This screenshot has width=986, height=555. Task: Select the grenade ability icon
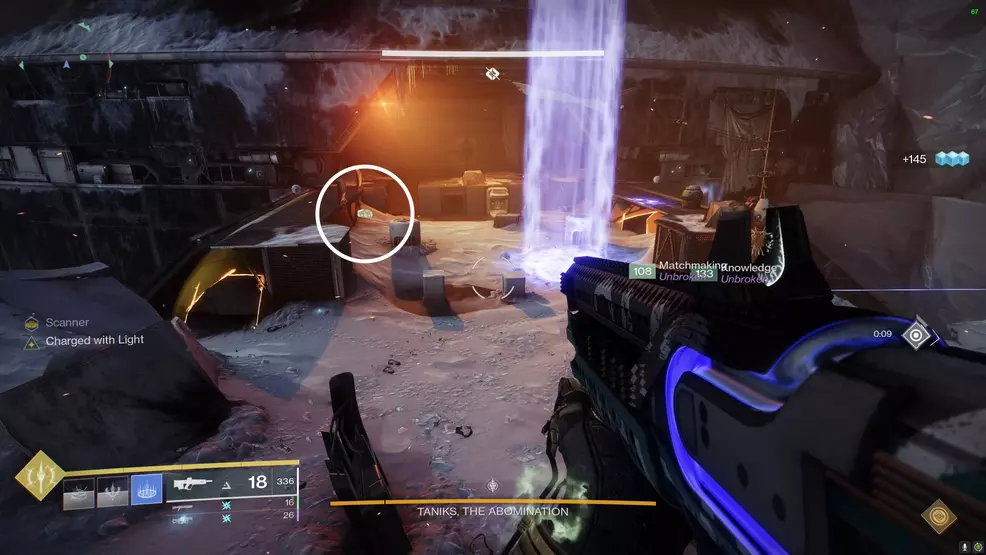click(x=78, y=490)
